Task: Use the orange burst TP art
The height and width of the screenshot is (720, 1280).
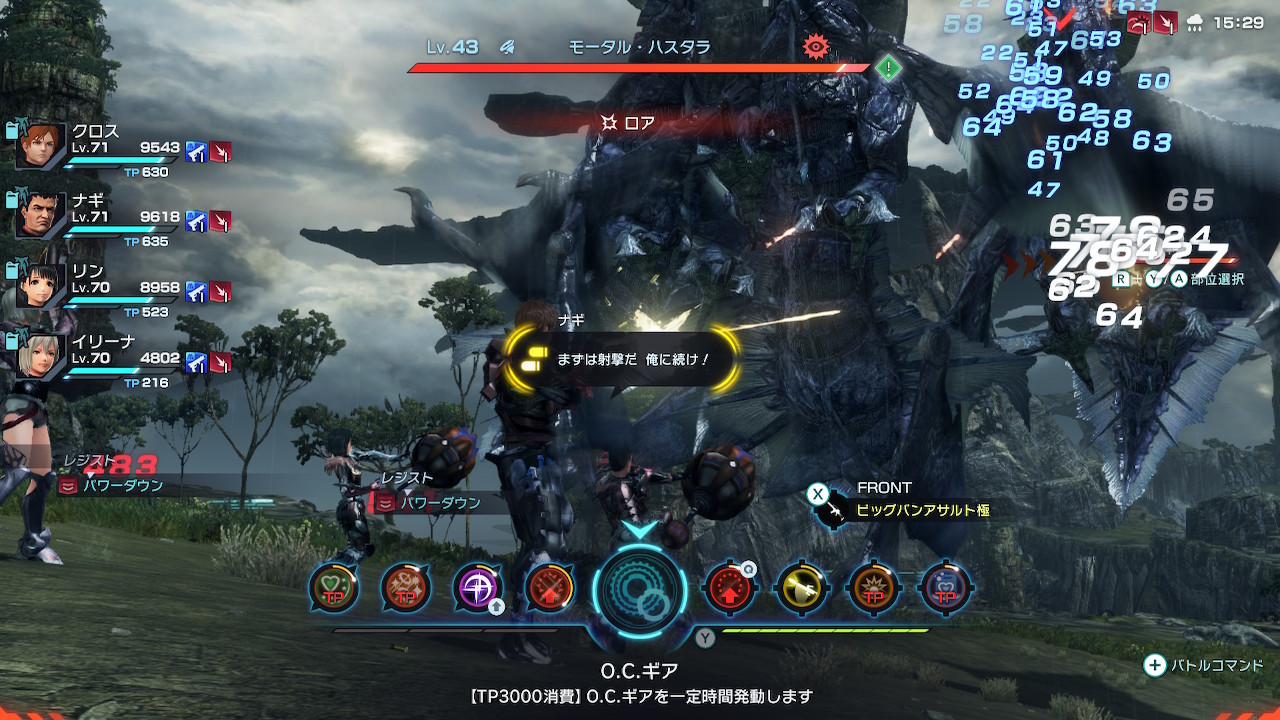Action: click(x=873, y=588)
